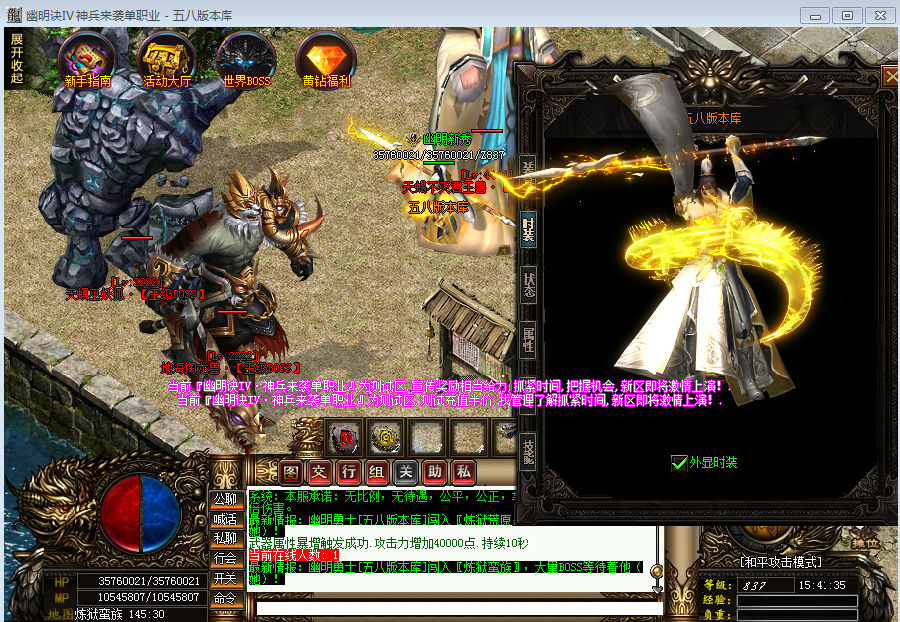Select the 私聊 private chat channel

(225, 538)
